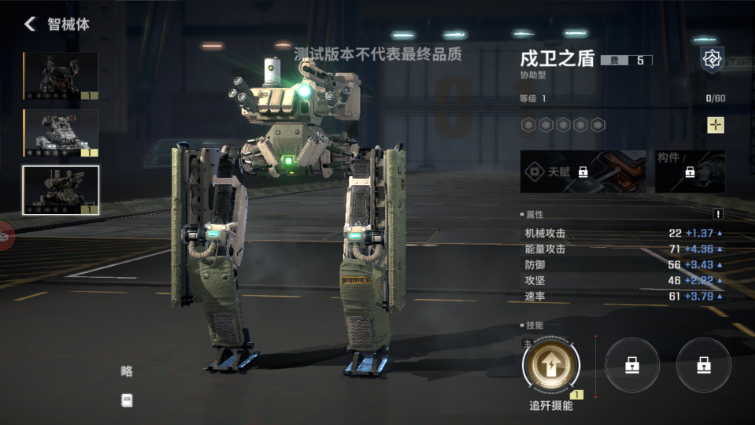This screenshot has width=755, height=425.
Task: Go back using the arrow beside 智械体
Action: point(29,24)
